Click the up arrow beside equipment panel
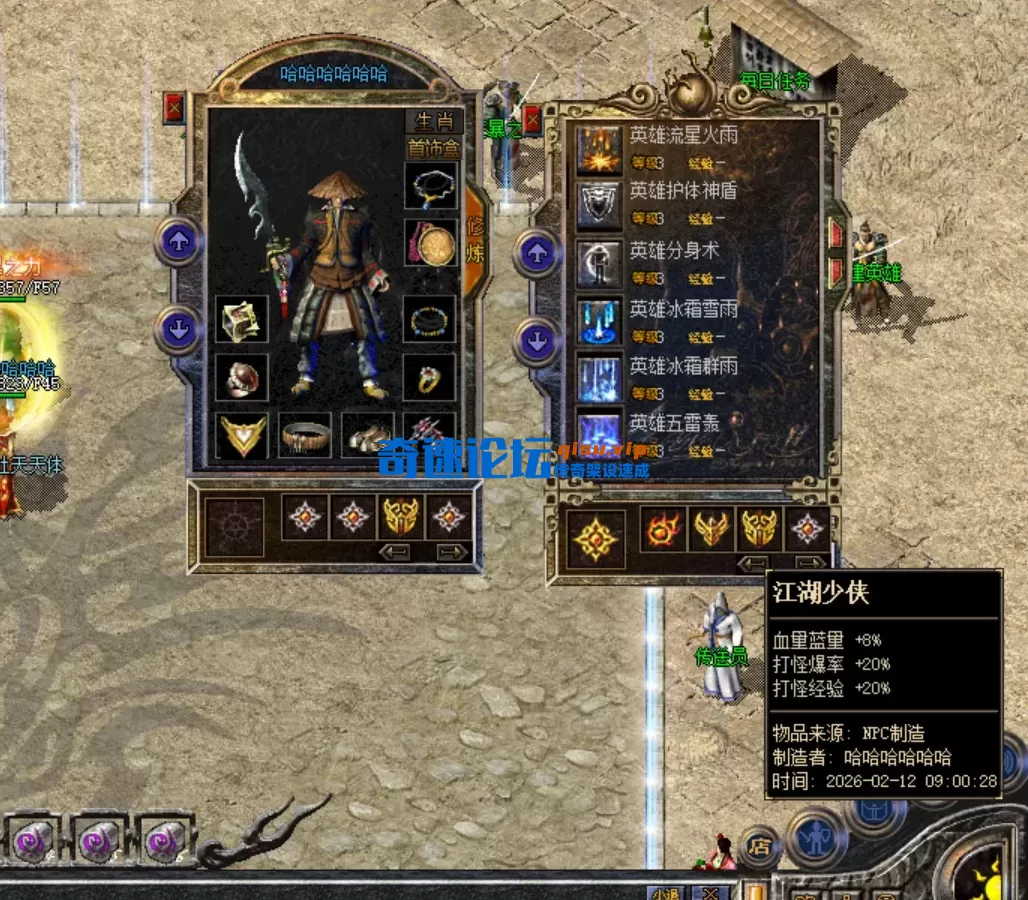This screenshot has width=1028, height=900. (x=178, y=241)
